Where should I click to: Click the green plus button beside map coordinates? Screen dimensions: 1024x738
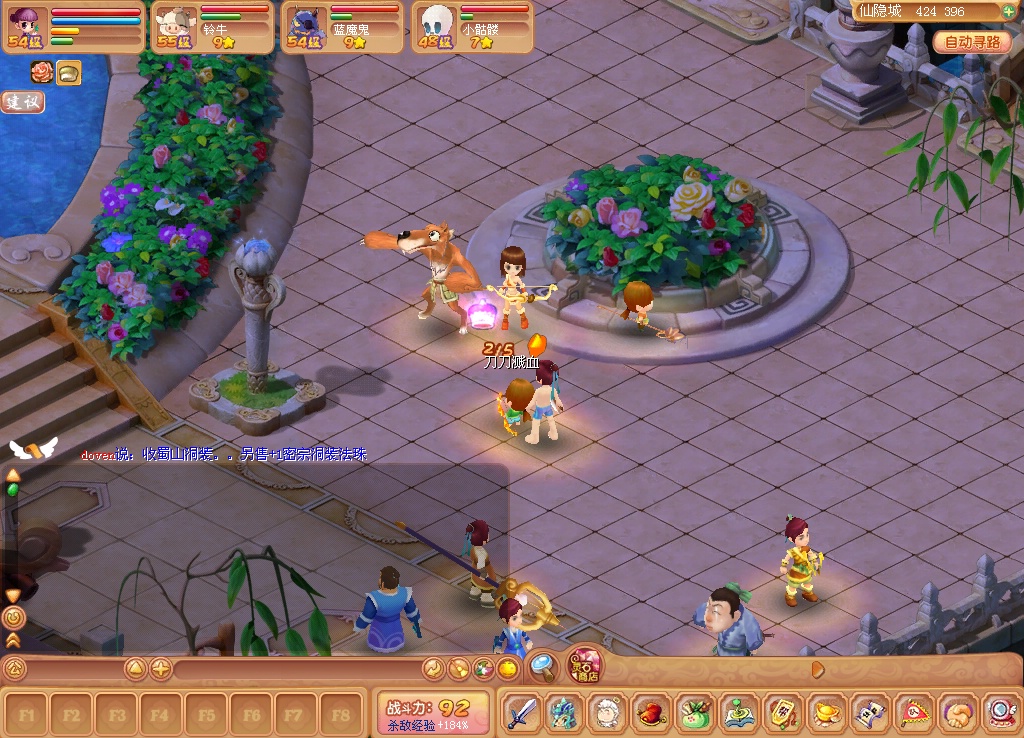(1009, 11)
